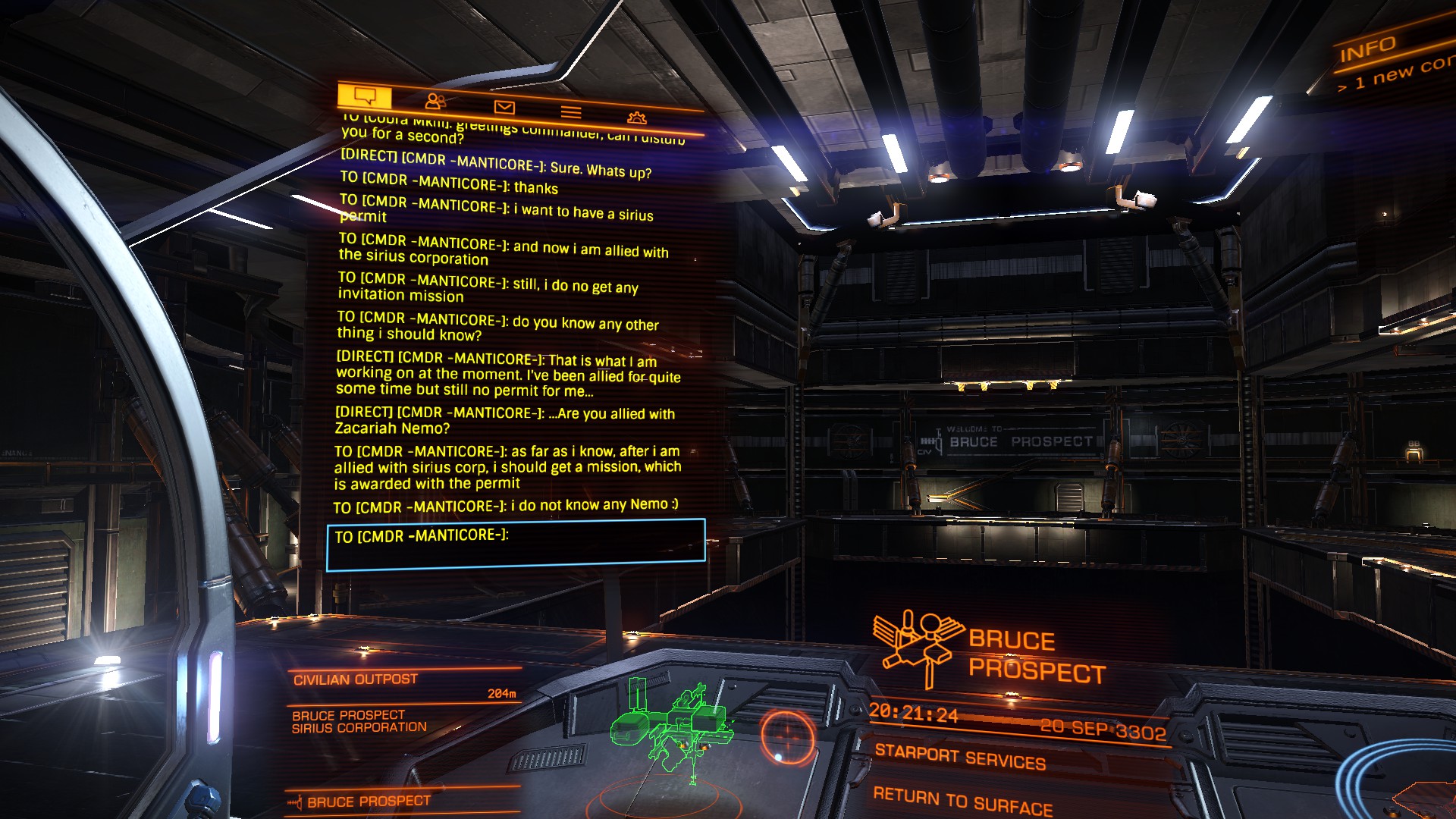Click the message input box to Manticore

[516, 544]
